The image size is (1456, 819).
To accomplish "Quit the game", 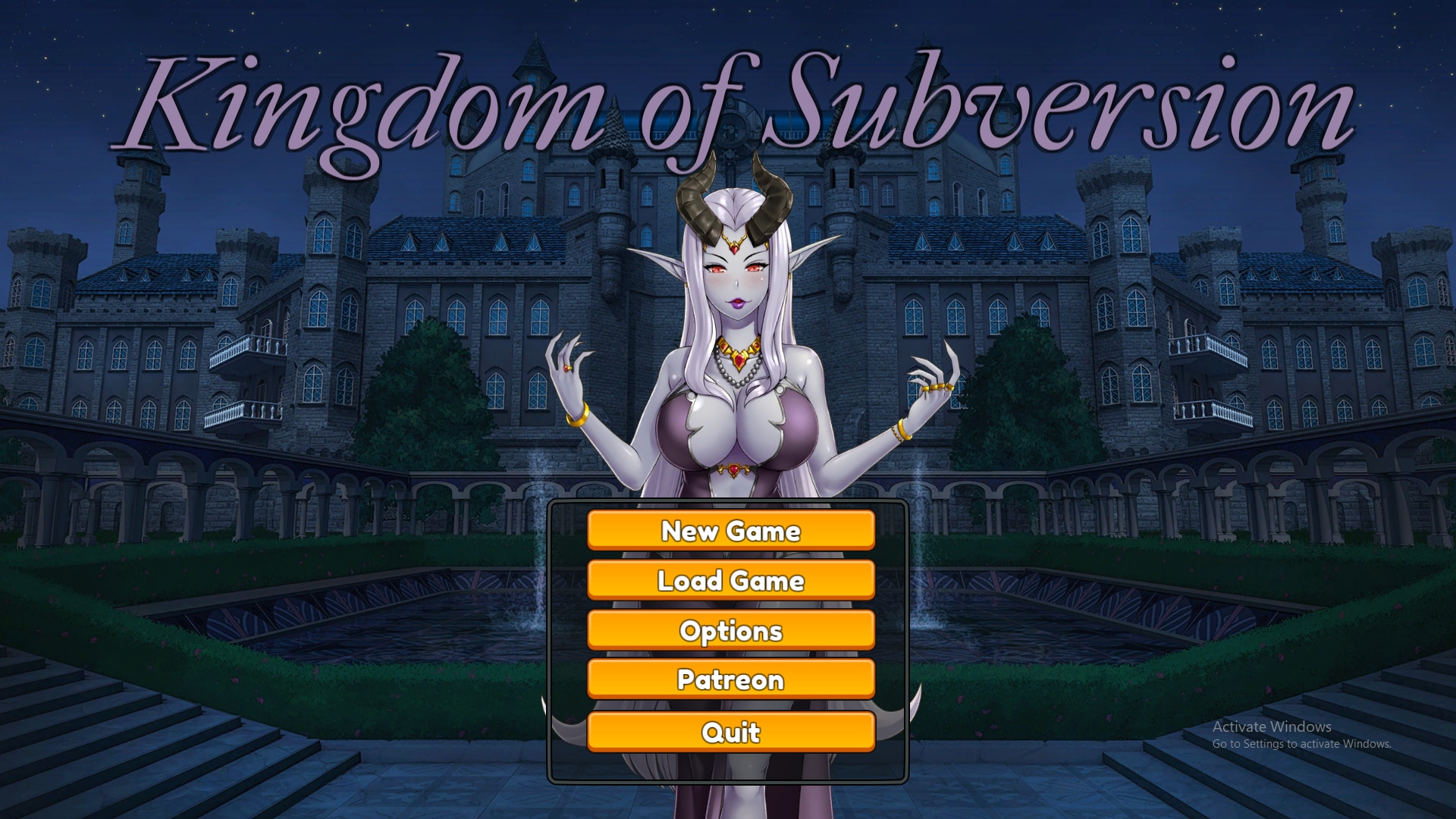I will point(730,732).
